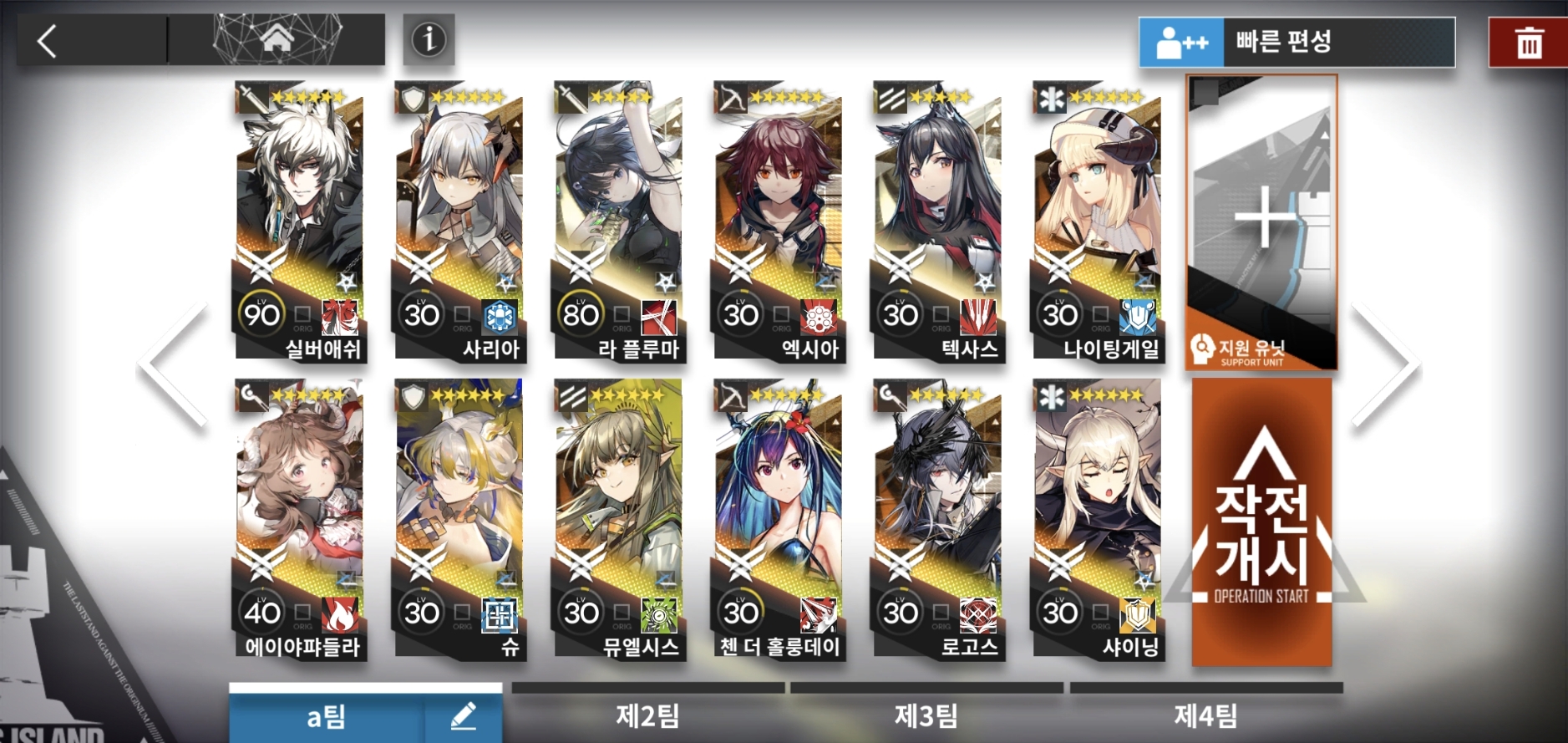Switch to the 제2팀 squad tab
The image size is (1568, 743).
647,715
